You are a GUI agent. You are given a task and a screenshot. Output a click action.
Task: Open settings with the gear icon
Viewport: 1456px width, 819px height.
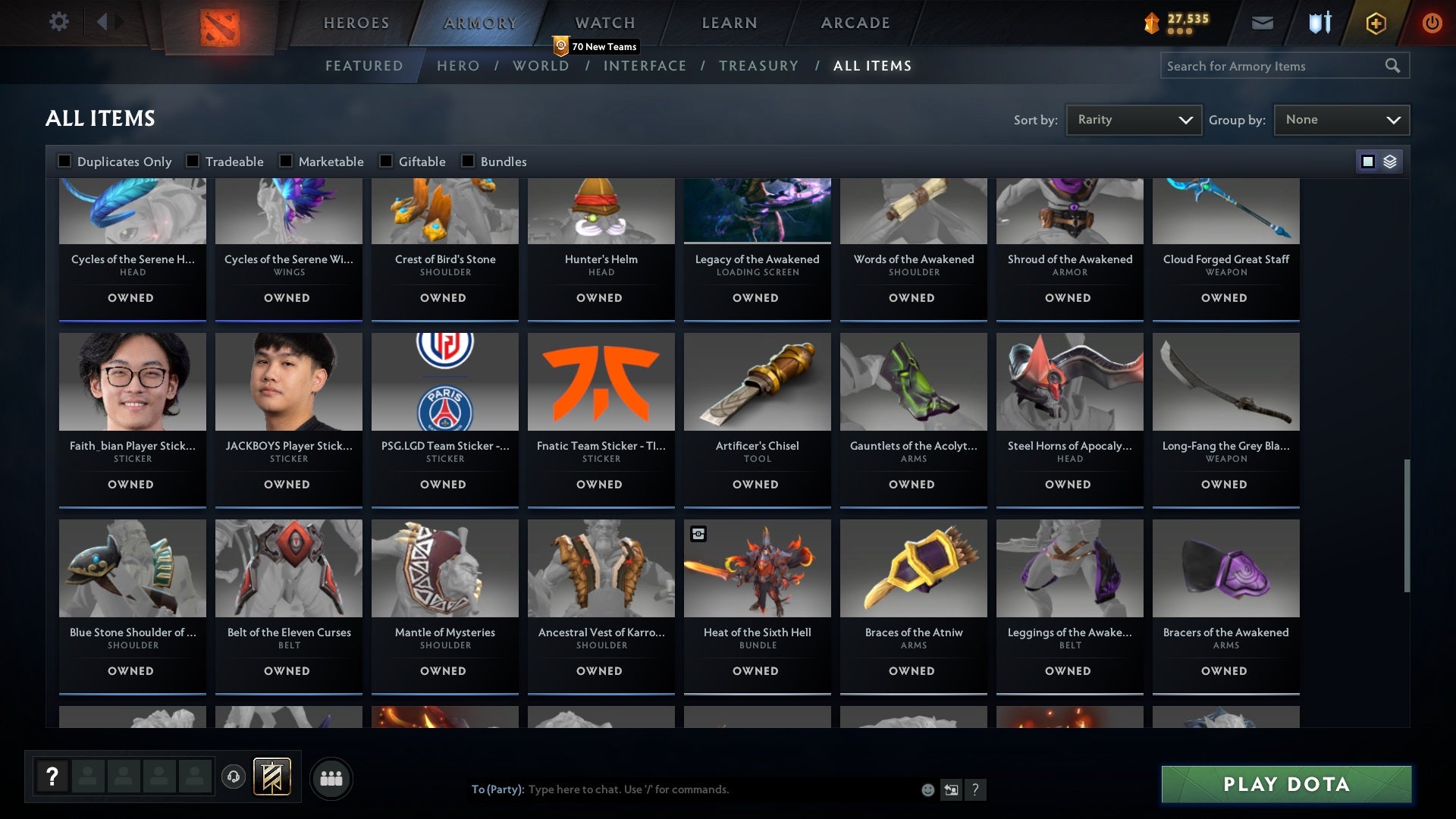59,22
